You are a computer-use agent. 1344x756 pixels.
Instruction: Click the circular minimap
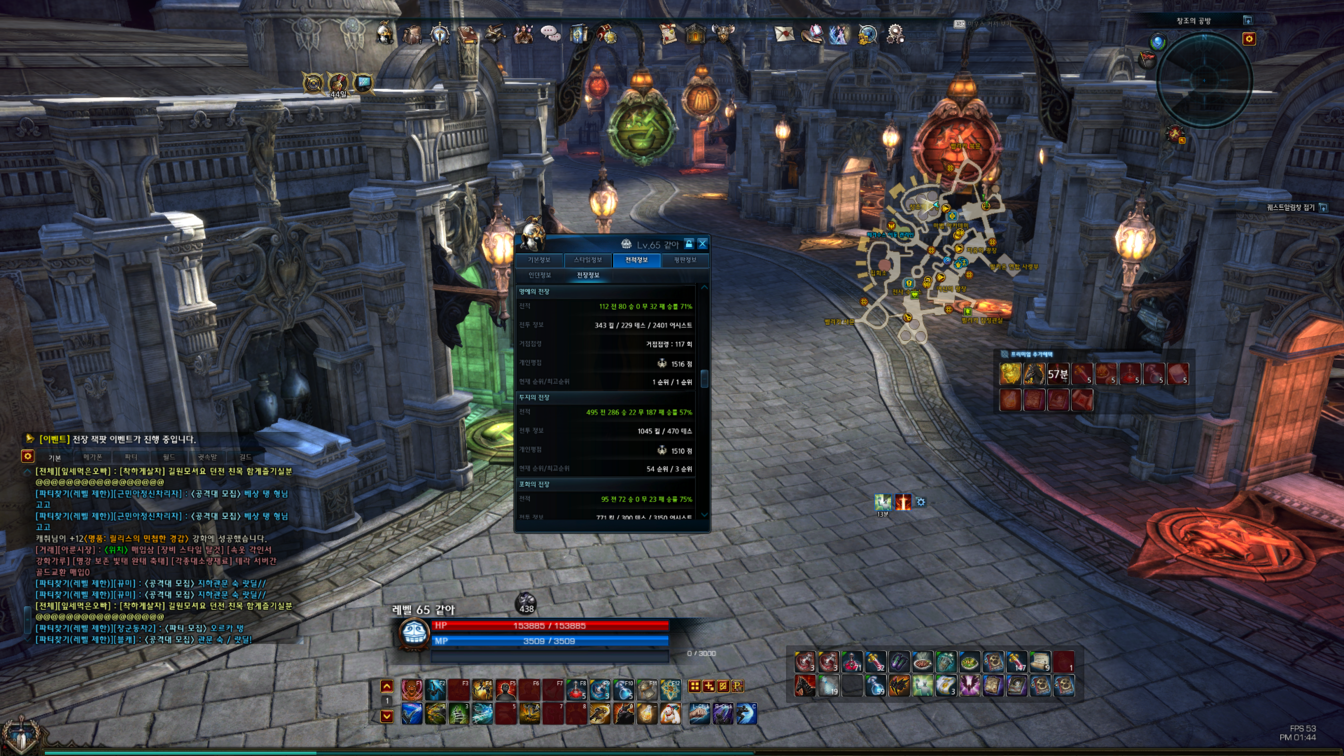point(1204,80)
